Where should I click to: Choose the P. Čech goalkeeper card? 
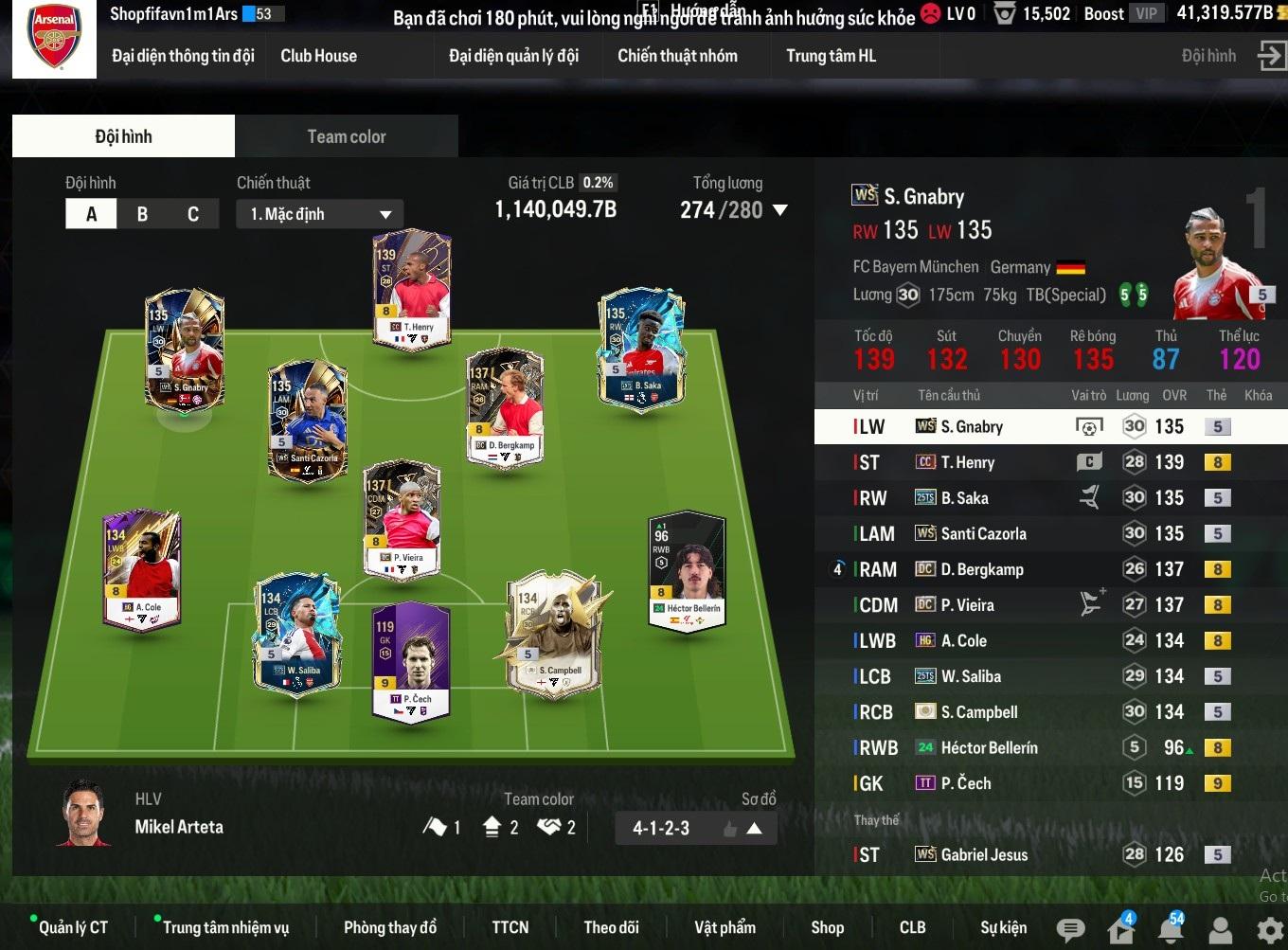(411, 664)
